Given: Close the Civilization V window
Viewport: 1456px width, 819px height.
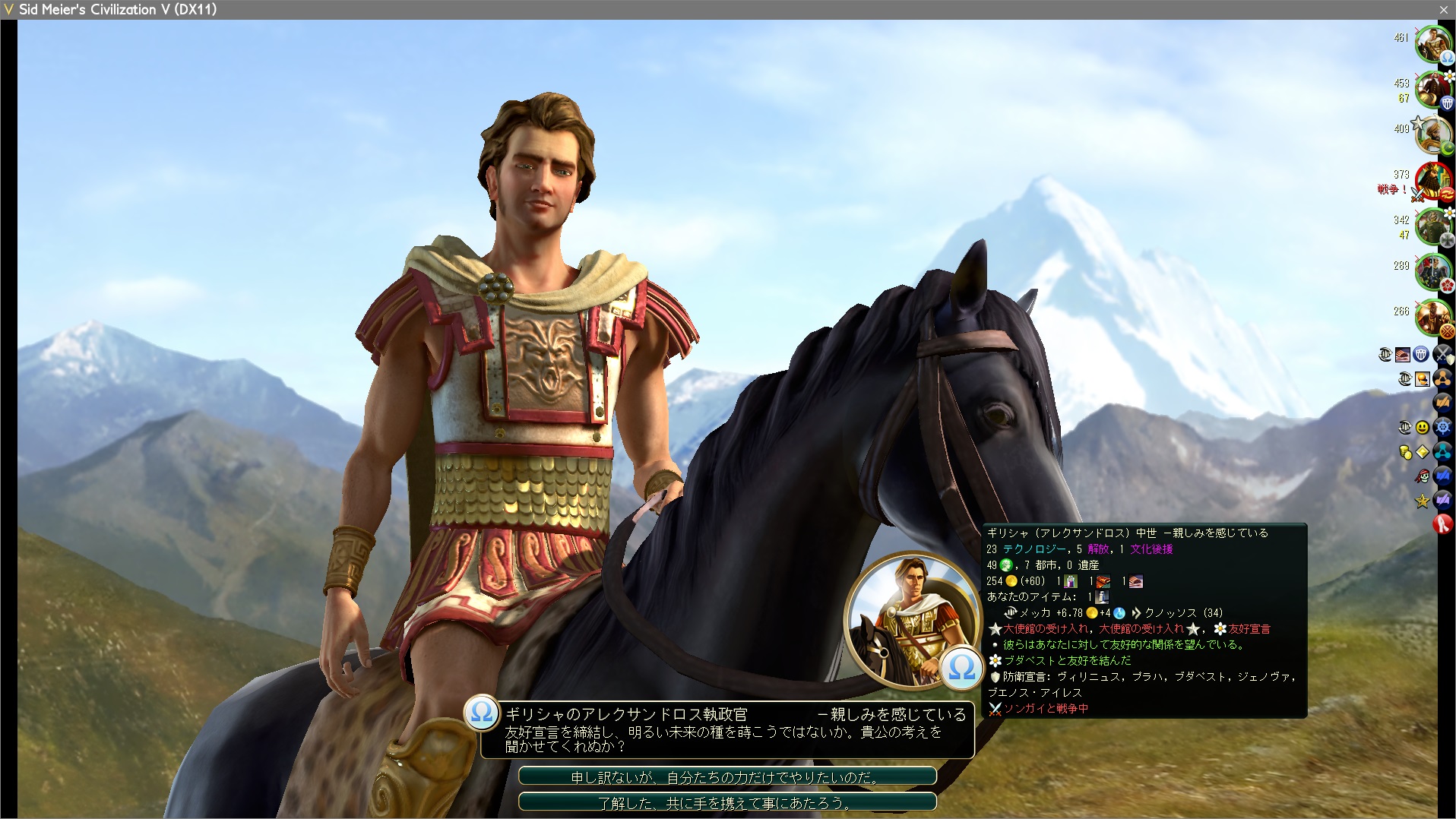Looking at the screenshot, I should coord(1443,10).
